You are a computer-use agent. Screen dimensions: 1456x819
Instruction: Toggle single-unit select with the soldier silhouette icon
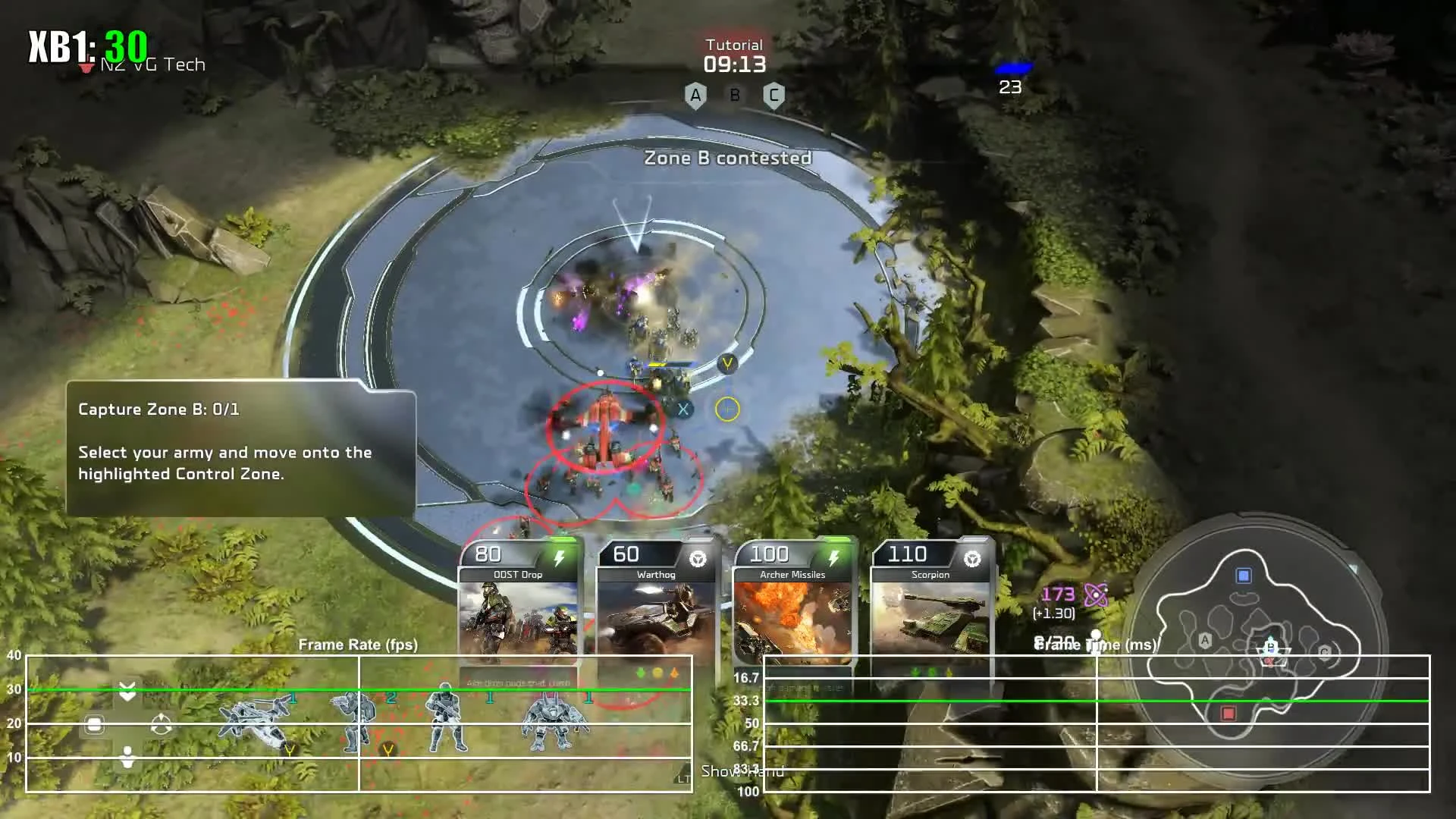127,752
